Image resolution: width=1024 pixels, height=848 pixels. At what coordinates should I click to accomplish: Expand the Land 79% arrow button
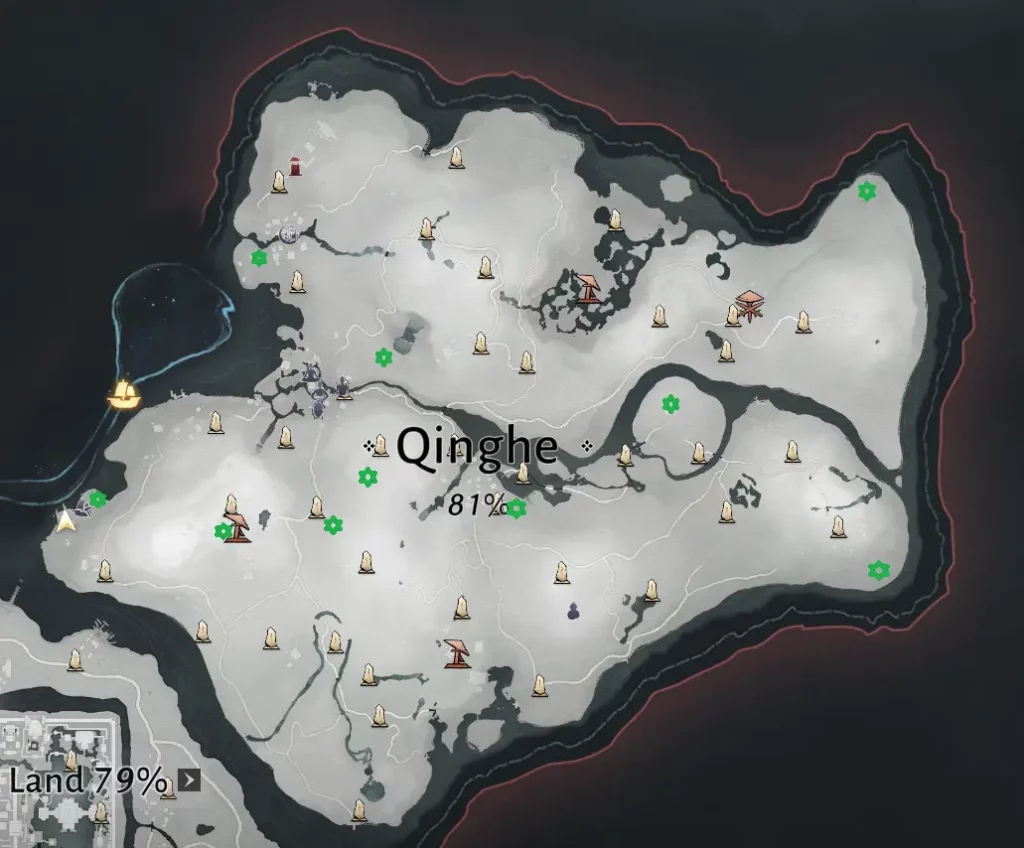click(189, 780)
